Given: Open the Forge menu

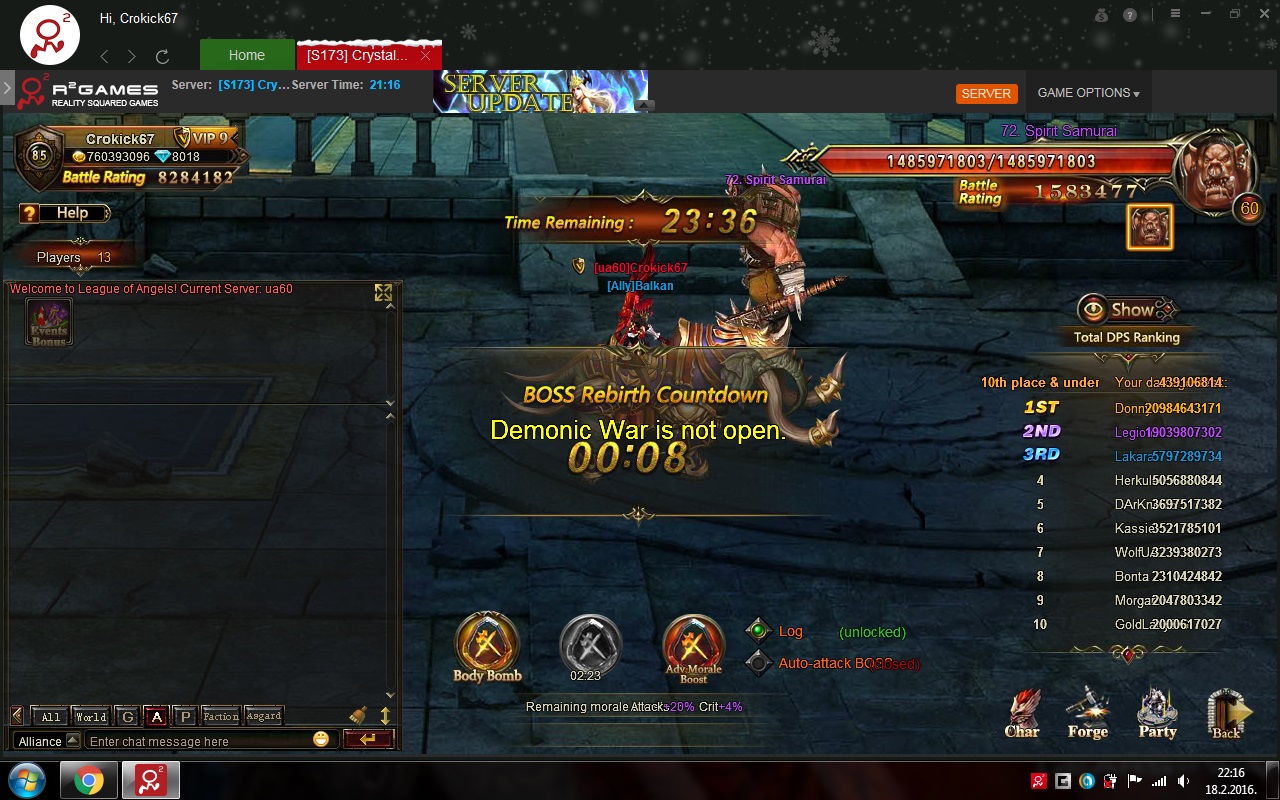Looking at the screenshot, I should click(1088, 713).
